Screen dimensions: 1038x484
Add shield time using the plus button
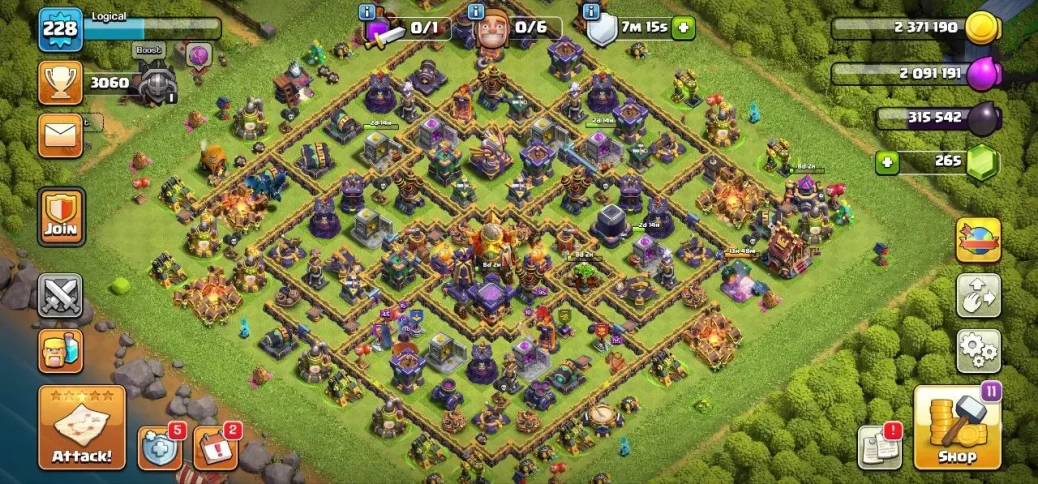coord(684,28)
